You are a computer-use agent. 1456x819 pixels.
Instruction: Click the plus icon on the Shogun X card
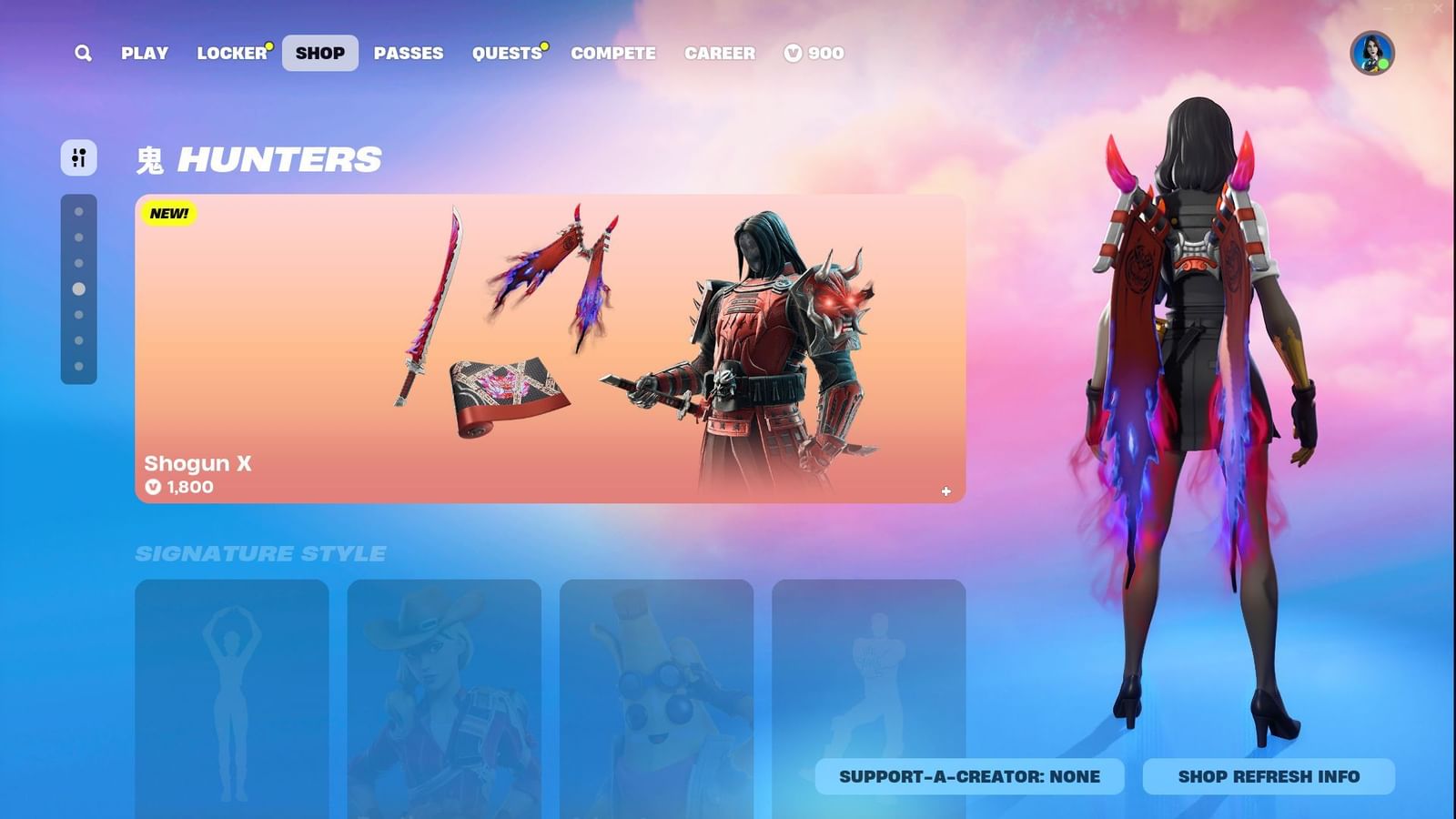(945, 491)
